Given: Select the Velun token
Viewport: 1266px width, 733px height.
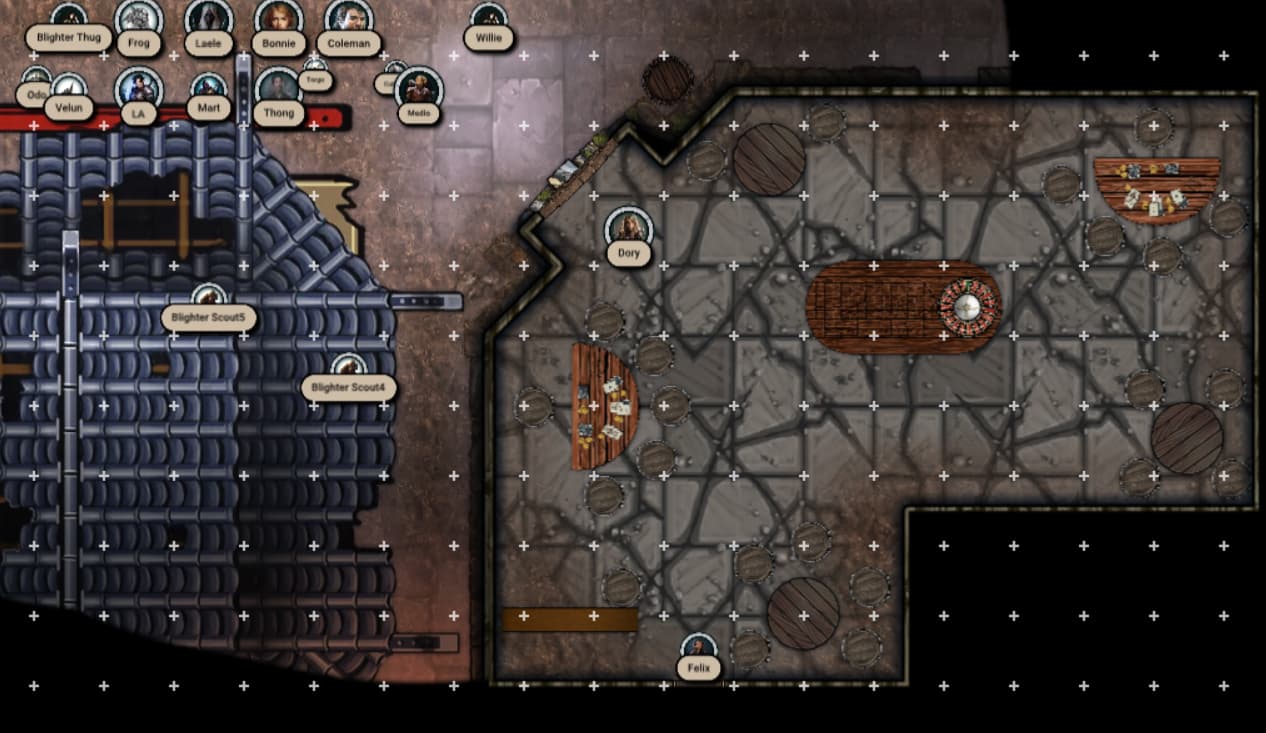Looking at the screenshot, I should (x=69, y=90).
